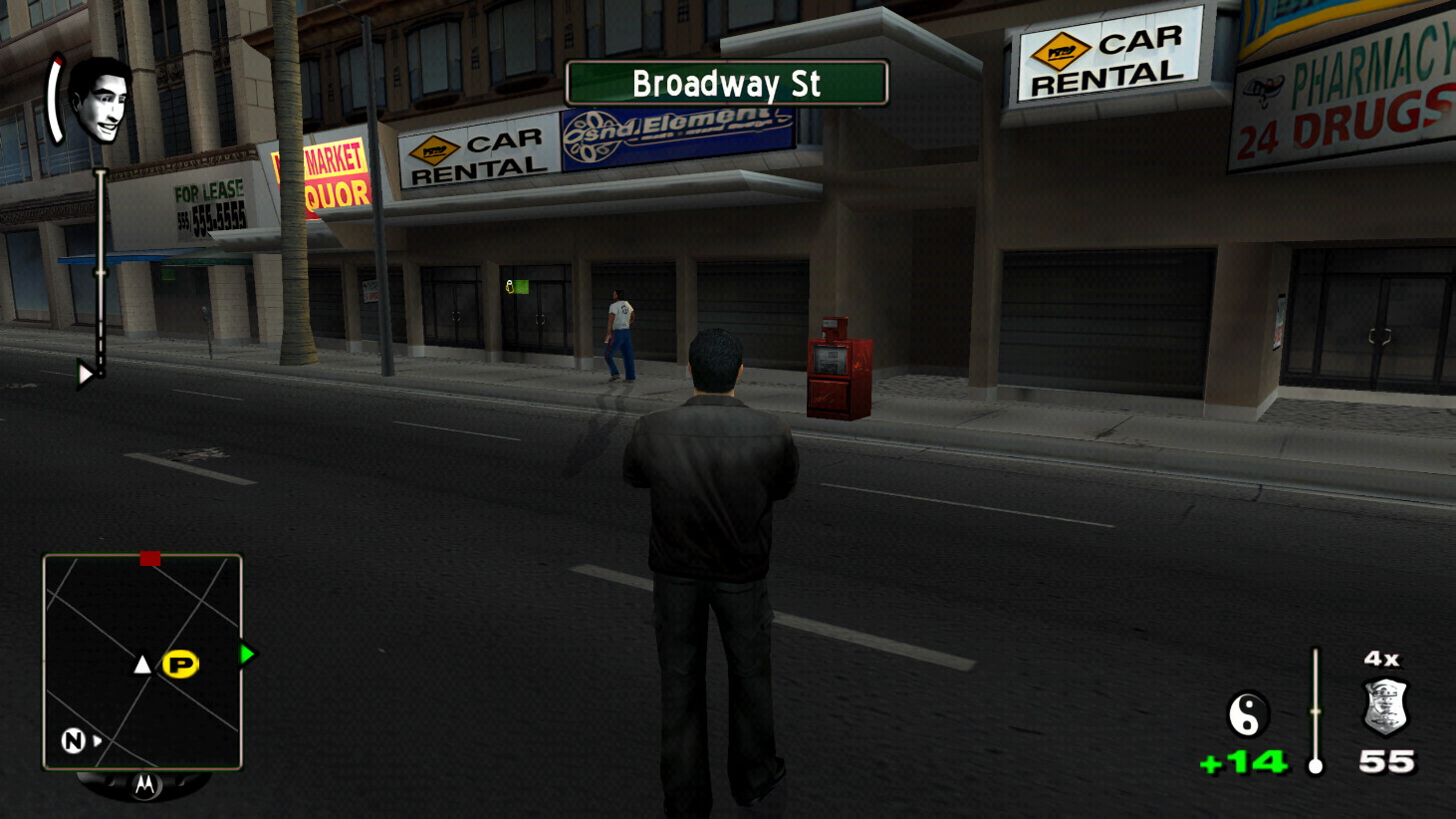Click the Broadway St street name sign

pyautogui.click(x=725, y=84)
